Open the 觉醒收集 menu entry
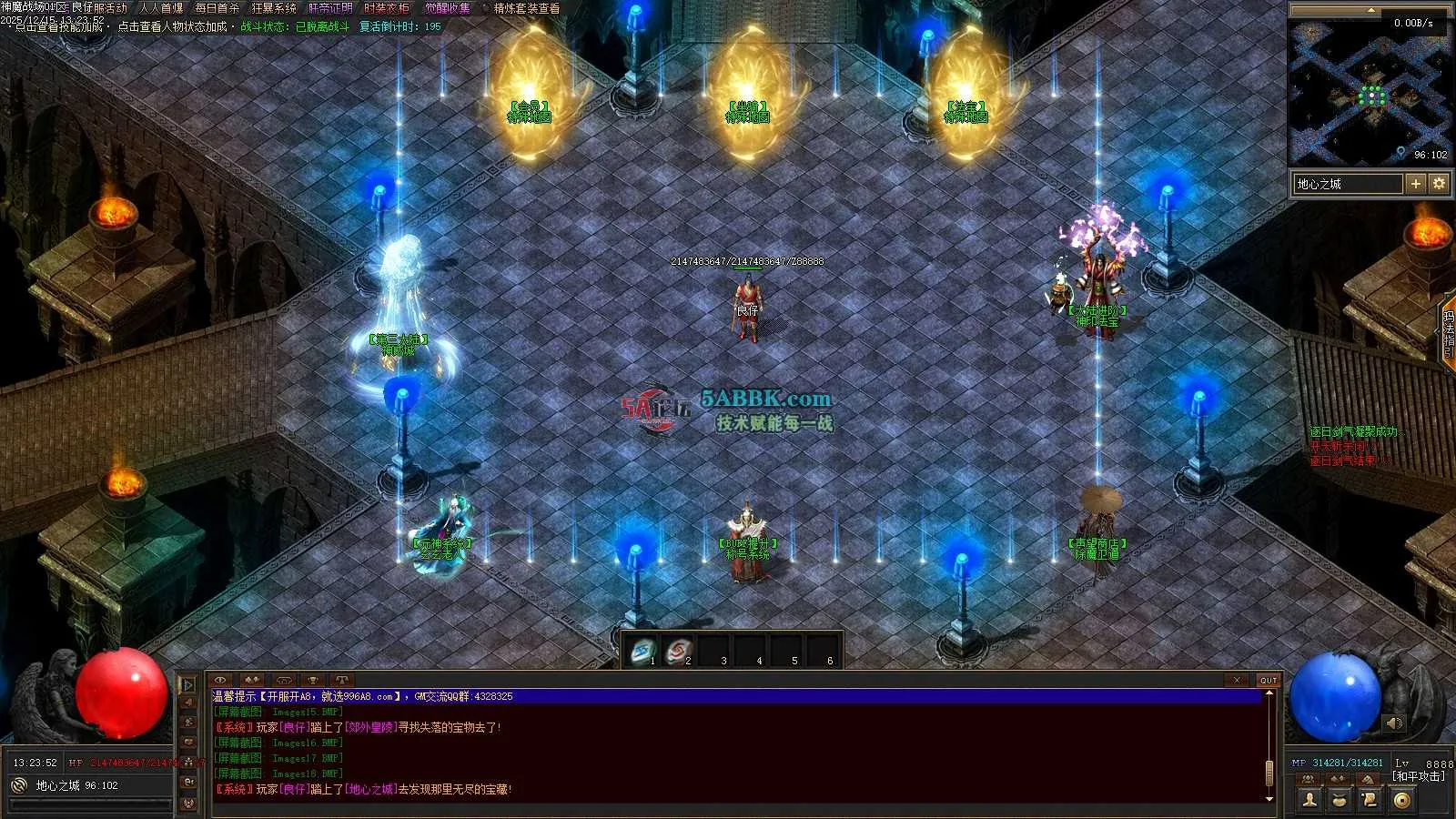1456x819 pixels. [448, 8]
